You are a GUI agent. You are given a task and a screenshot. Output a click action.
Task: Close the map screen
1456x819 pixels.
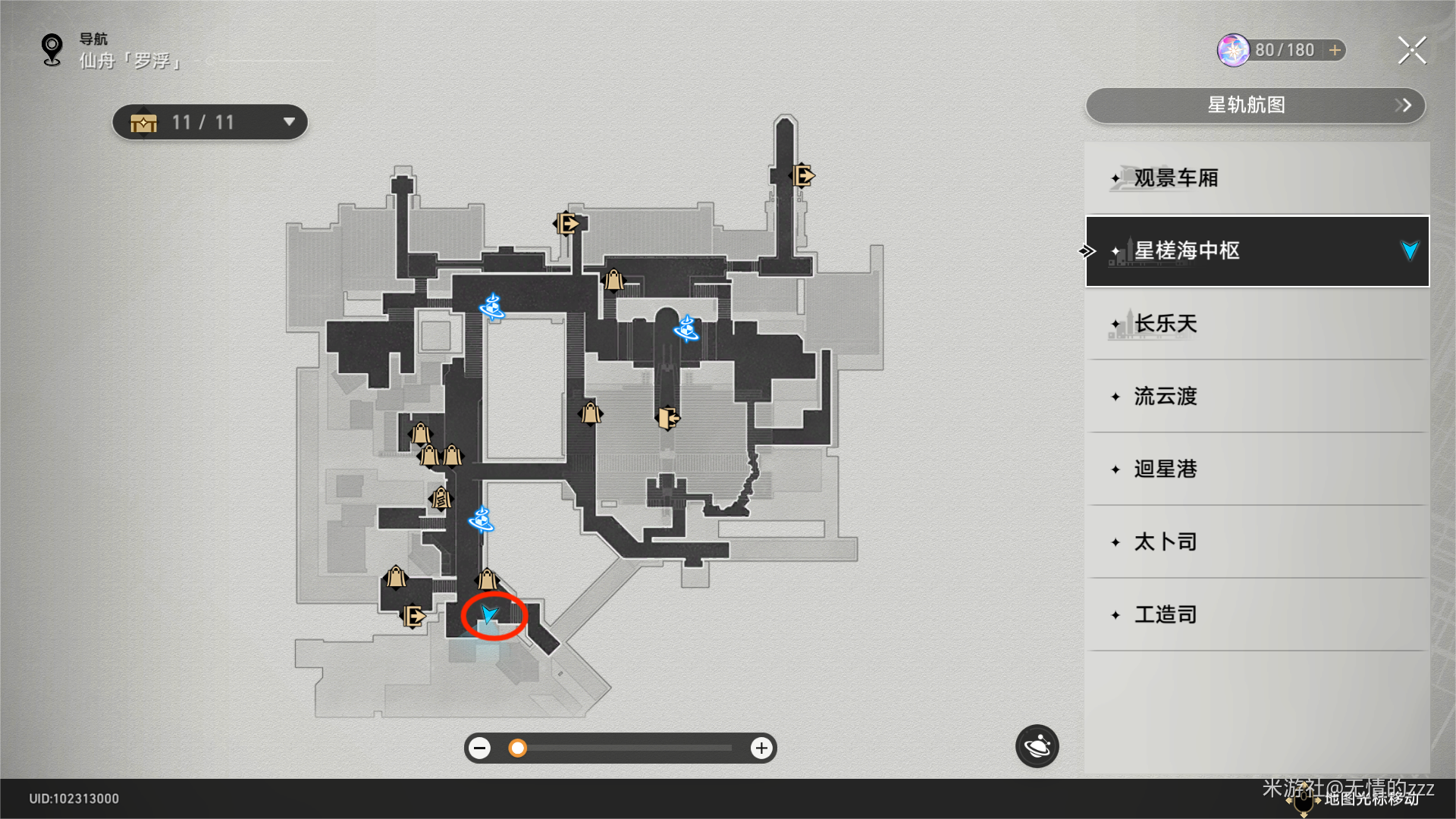[x=1412, y=51]
